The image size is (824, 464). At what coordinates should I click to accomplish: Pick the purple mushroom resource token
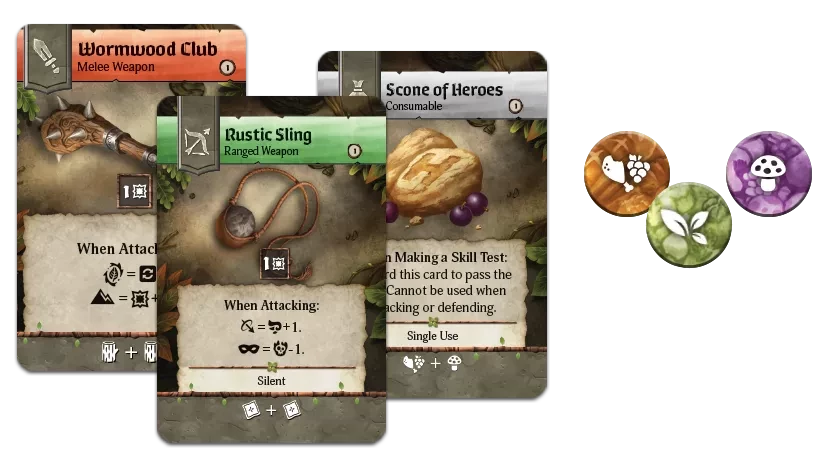pyautogui.click(x=767, y=172)
